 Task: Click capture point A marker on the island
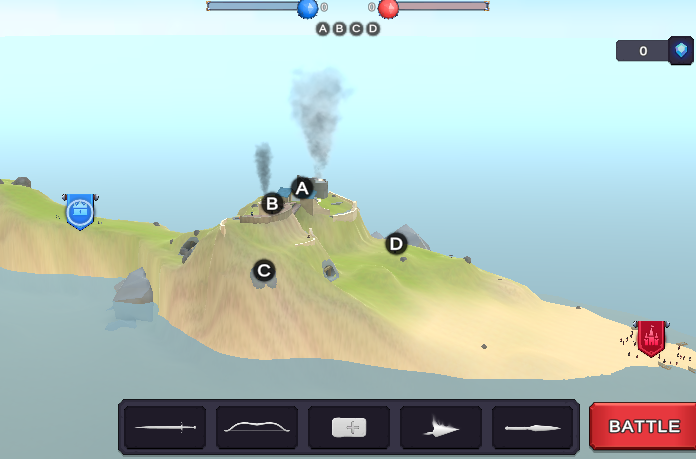click(302, 187)
